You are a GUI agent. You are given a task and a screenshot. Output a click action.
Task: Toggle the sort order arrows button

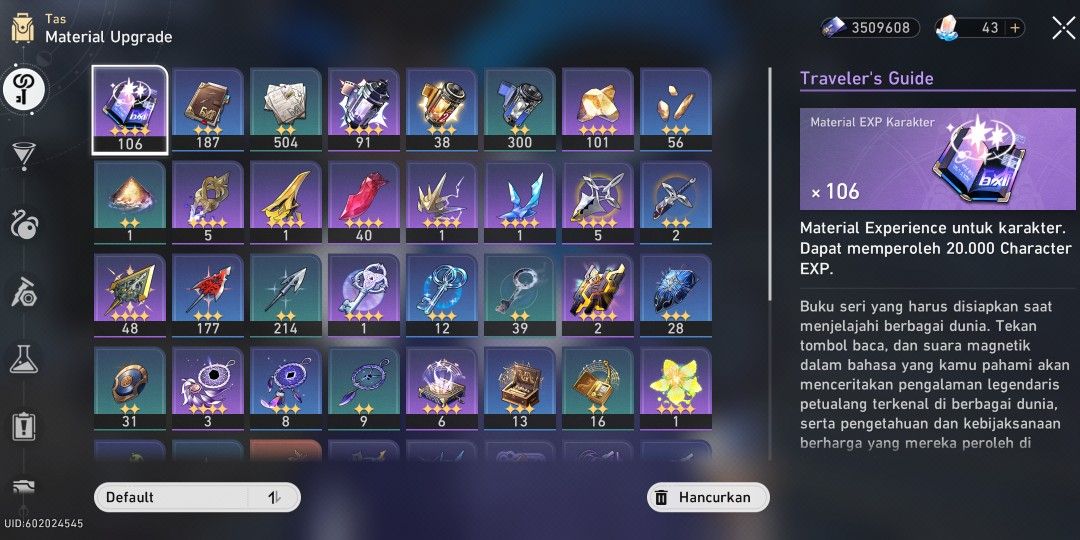(275, 497)
